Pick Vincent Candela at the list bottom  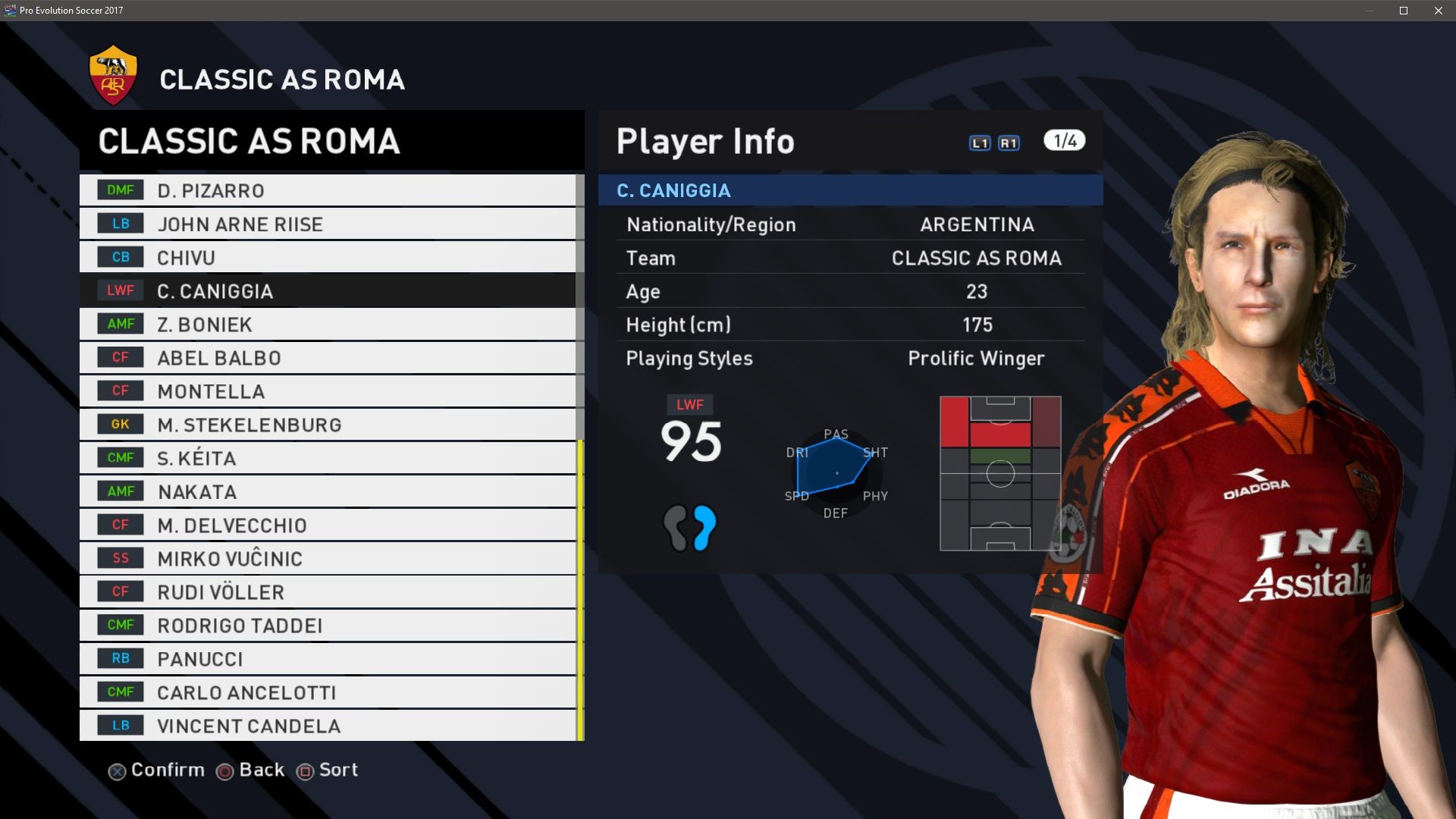point(328,726)
